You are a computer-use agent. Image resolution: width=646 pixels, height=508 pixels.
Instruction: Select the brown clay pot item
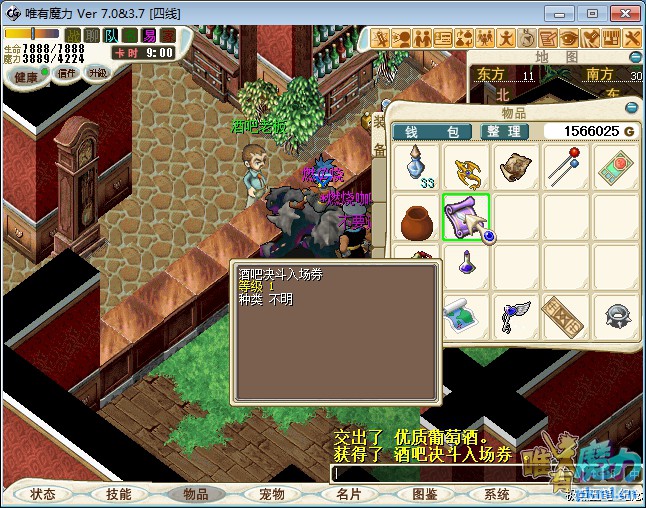tap(419, 217)
